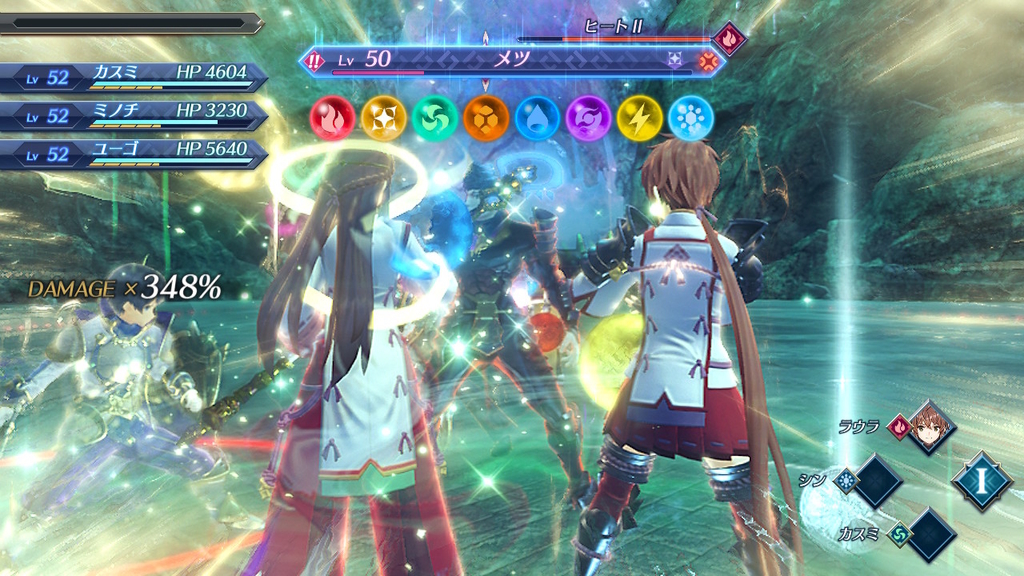Click the enemy メツ target bar
The height and width of the screenshot is (576, 1024).
click(x=510, y=61)
